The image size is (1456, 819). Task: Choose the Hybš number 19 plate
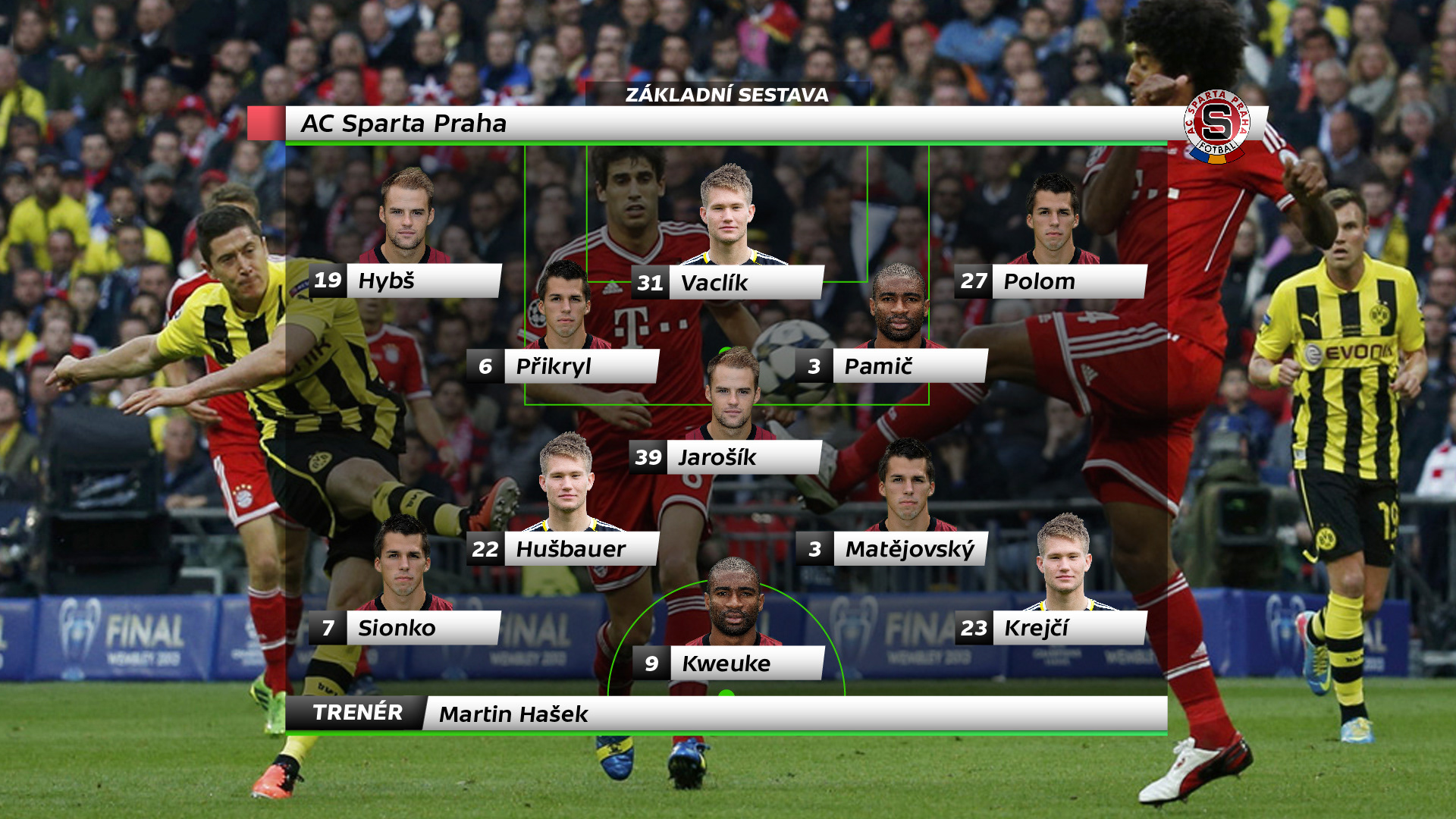[405, 281]
